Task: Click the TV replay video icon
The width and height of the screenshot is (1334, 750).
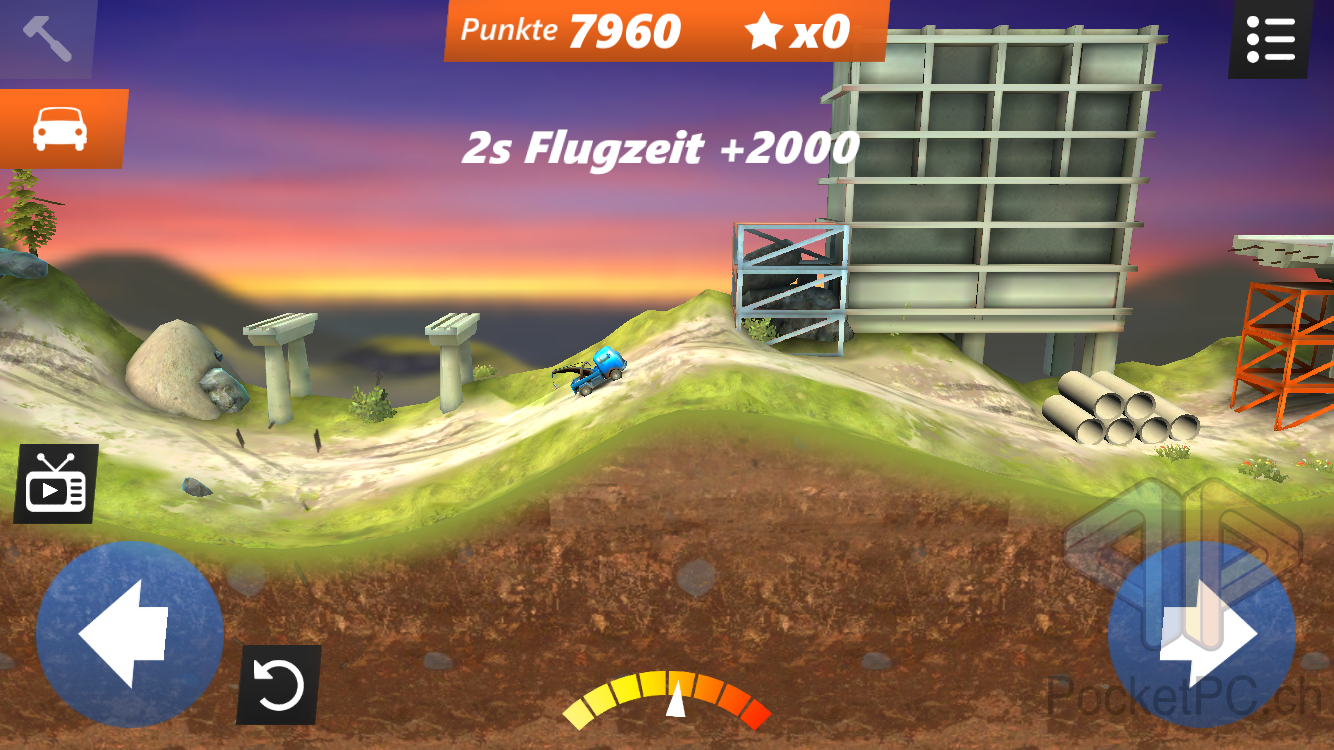Action: (56, 485)
